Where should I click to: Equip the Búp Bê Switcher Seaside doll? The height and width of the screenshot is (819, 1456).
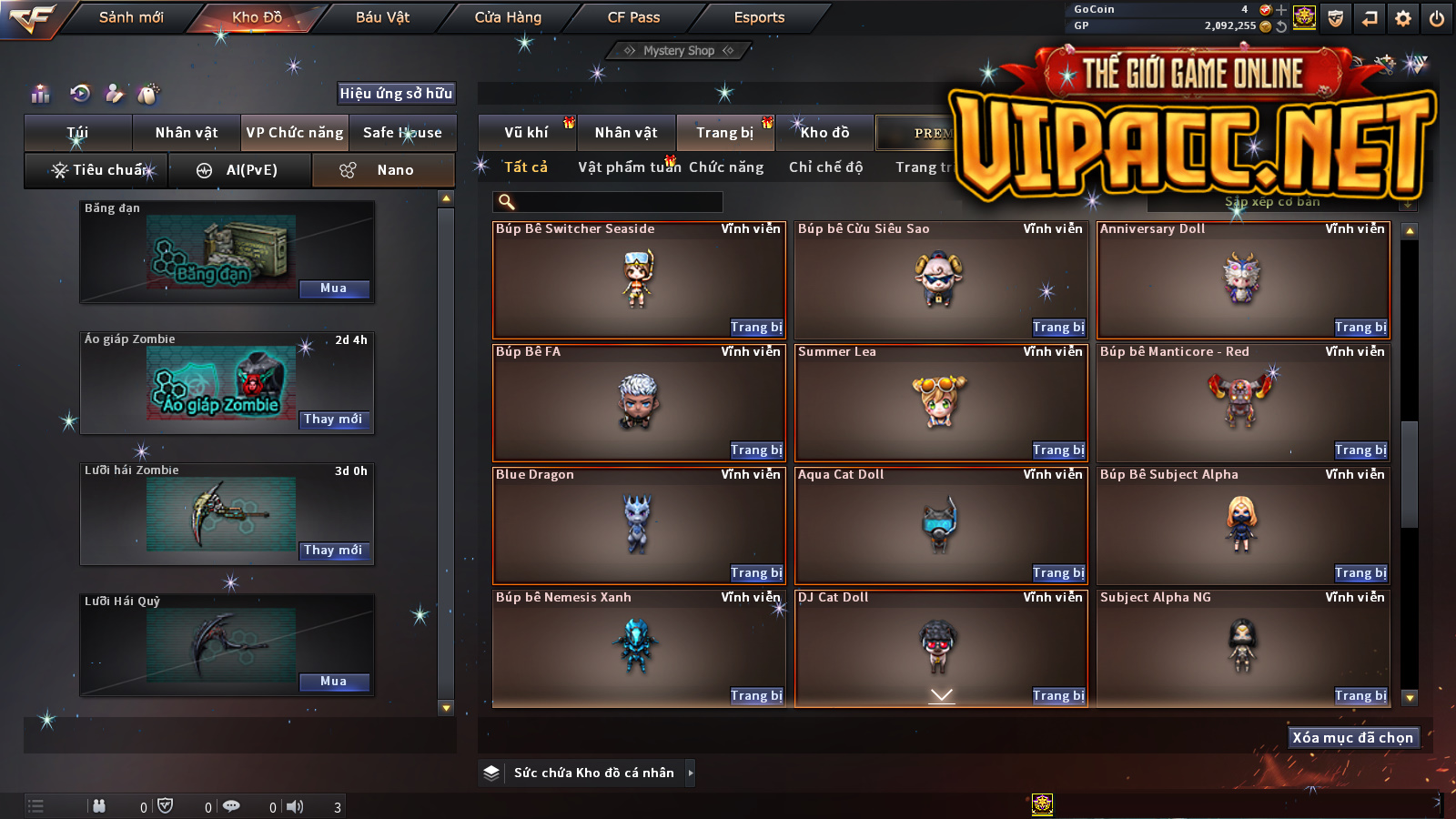point(756,328)
